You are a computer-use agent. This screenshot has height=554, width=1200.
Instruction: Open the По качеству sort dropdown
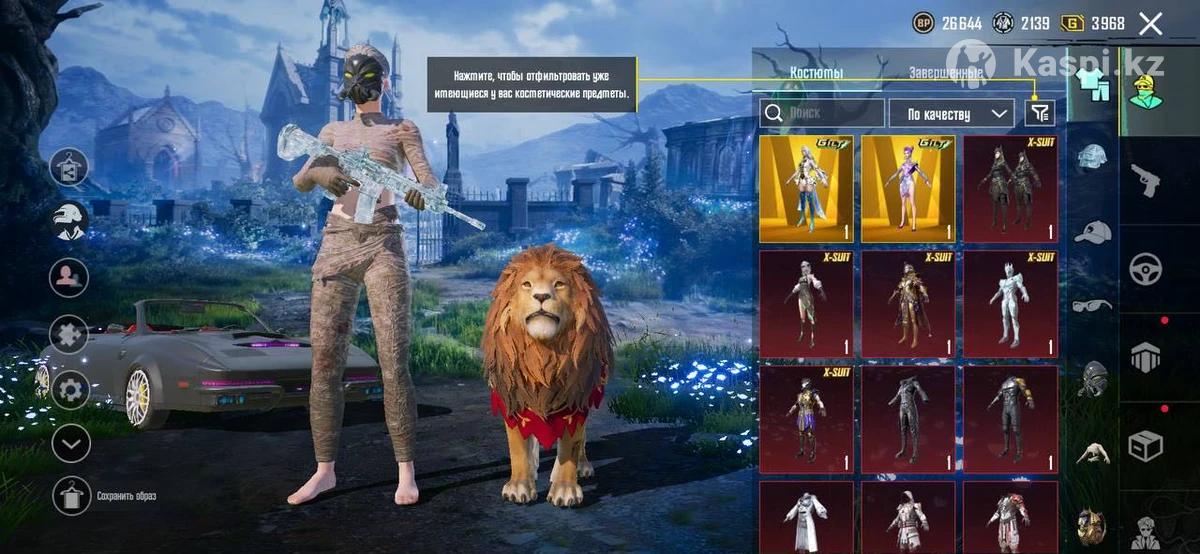click(950, 113)
